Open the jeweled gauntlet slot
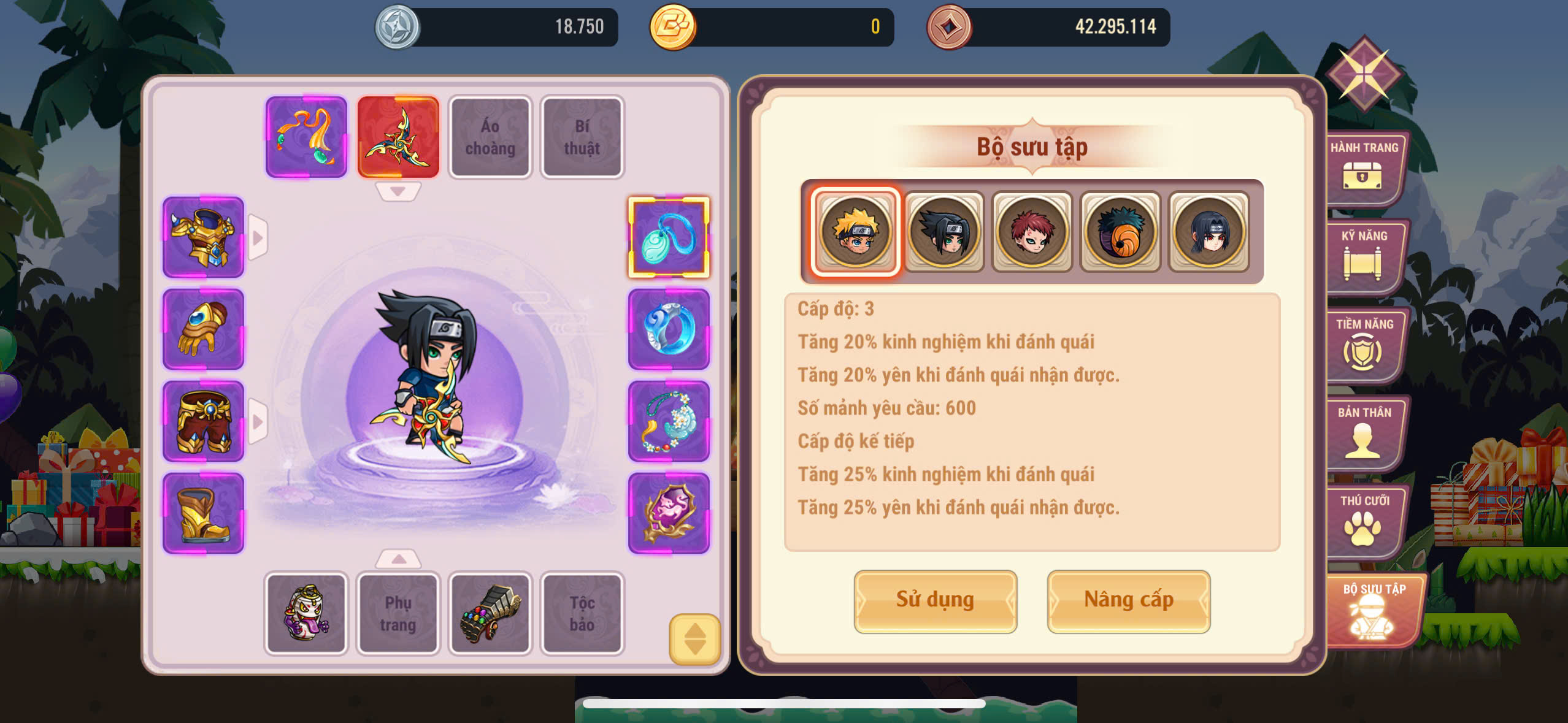The image size is (1568, 723). [x=490, y=613]
